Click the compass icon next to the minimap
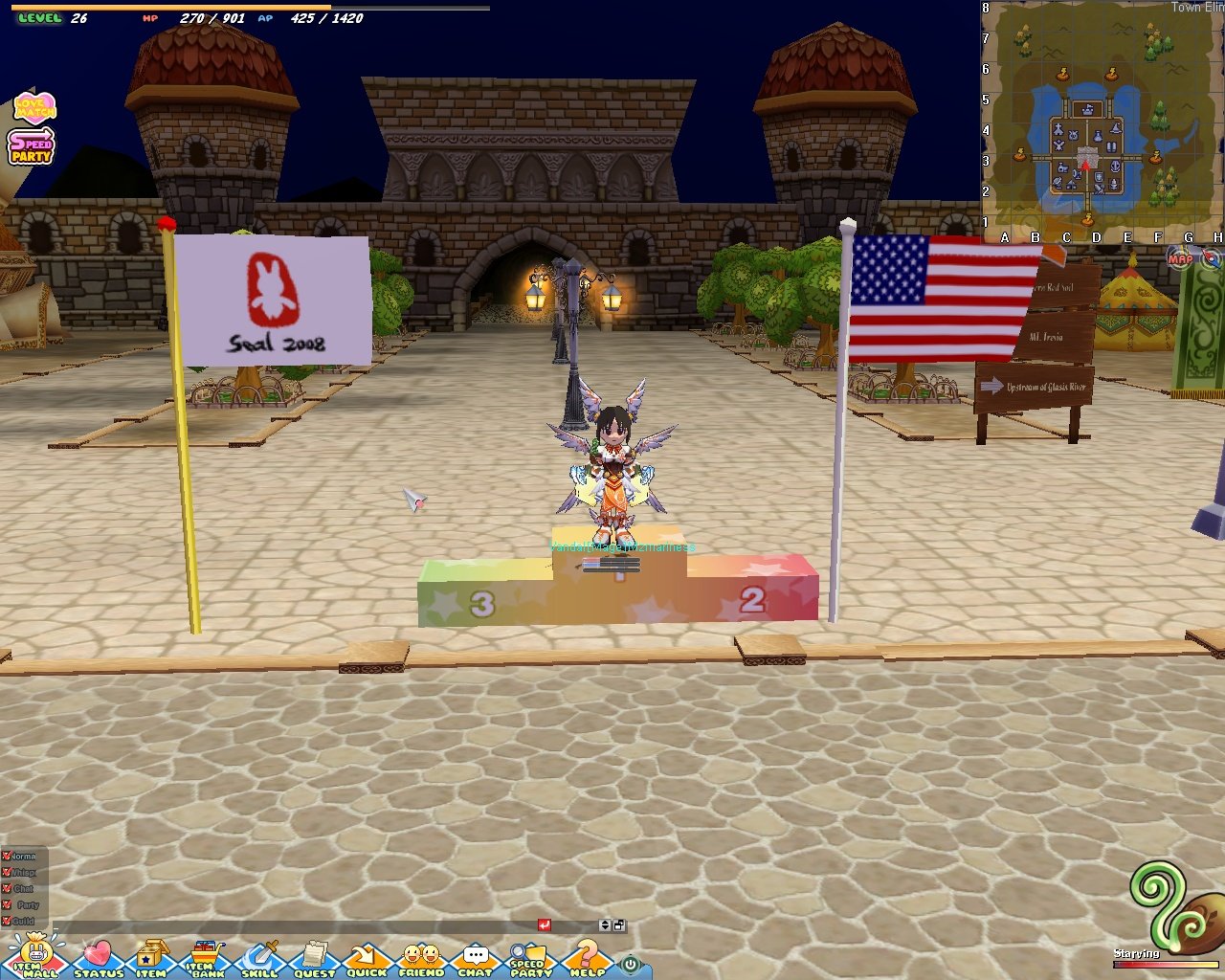 click(x=1209, y=256)
